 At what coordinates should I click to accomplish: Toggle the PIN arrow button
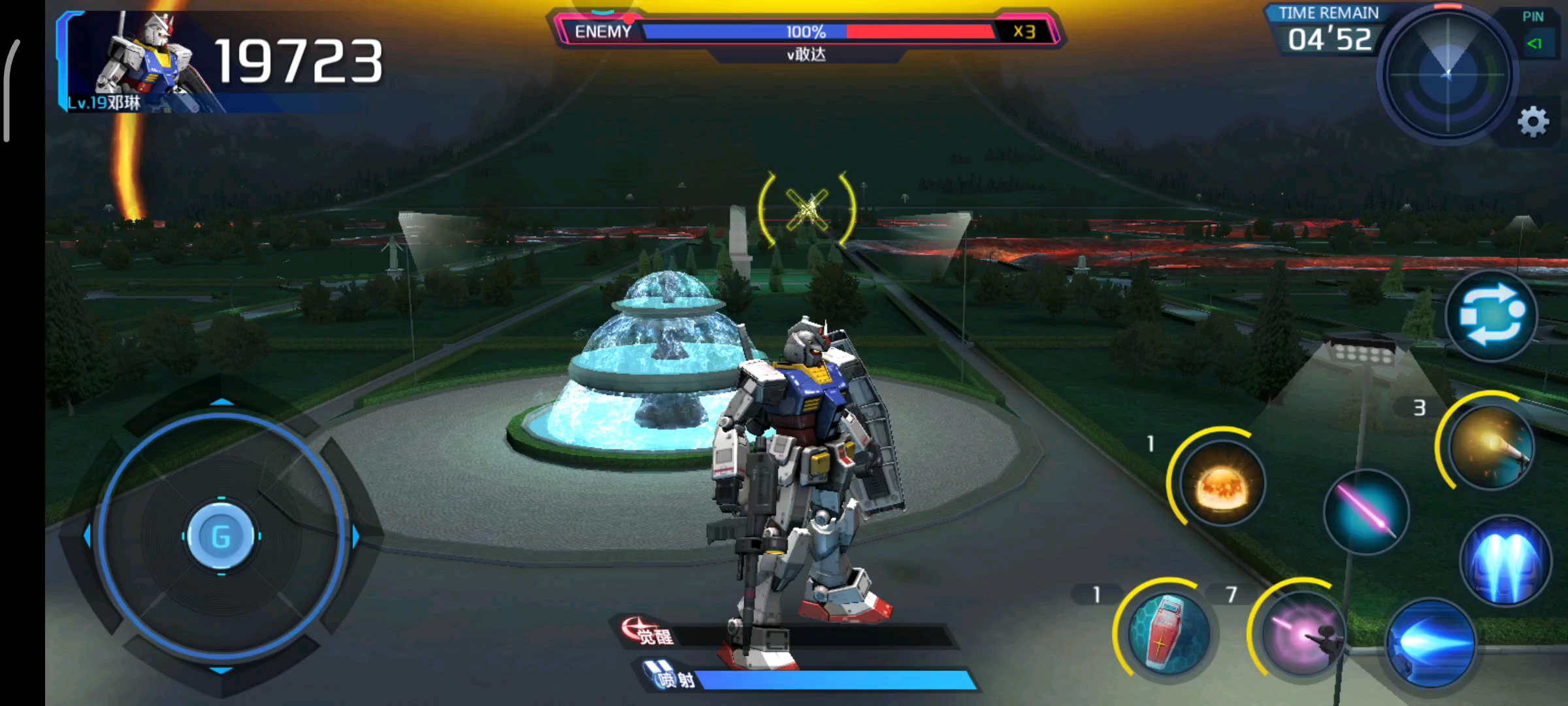click(1534, 43)
